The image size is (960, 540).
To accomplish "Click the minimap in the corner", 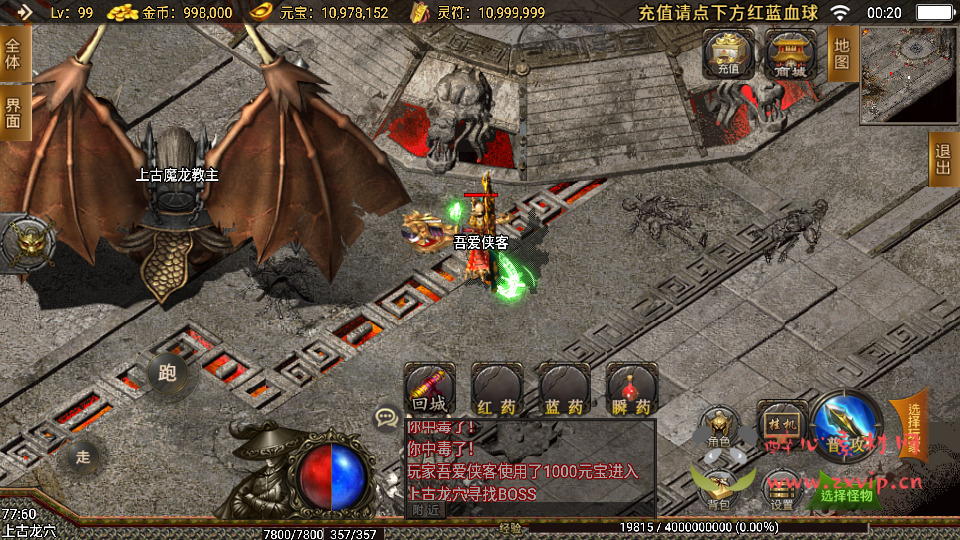I will pyautogui.click(x=908, y=73).
